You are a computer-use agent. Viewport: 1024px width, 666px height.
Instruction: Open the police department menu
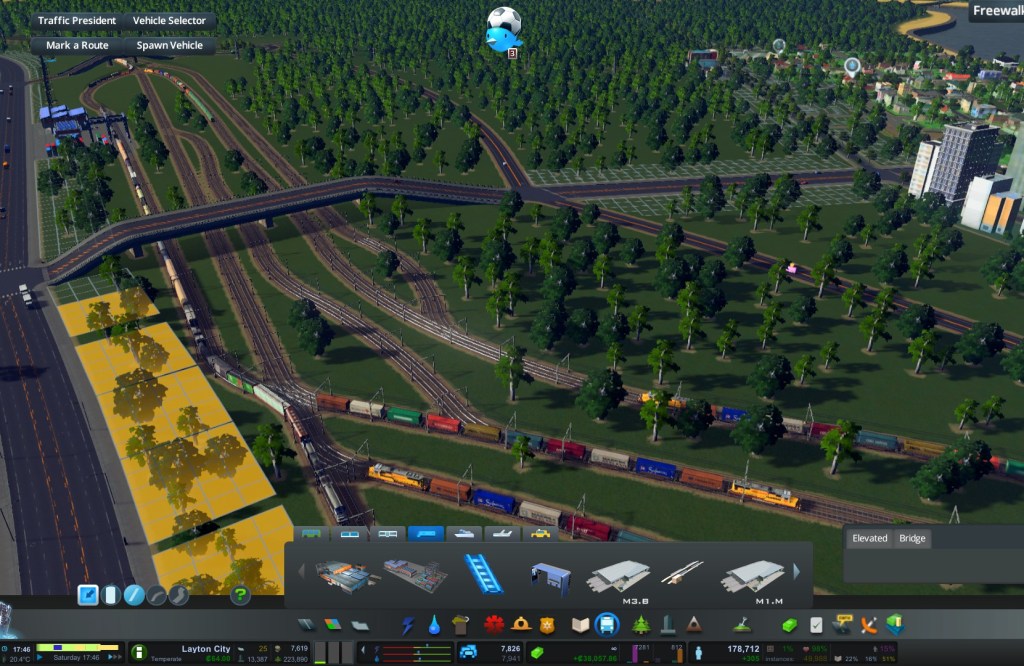(546, 625)
